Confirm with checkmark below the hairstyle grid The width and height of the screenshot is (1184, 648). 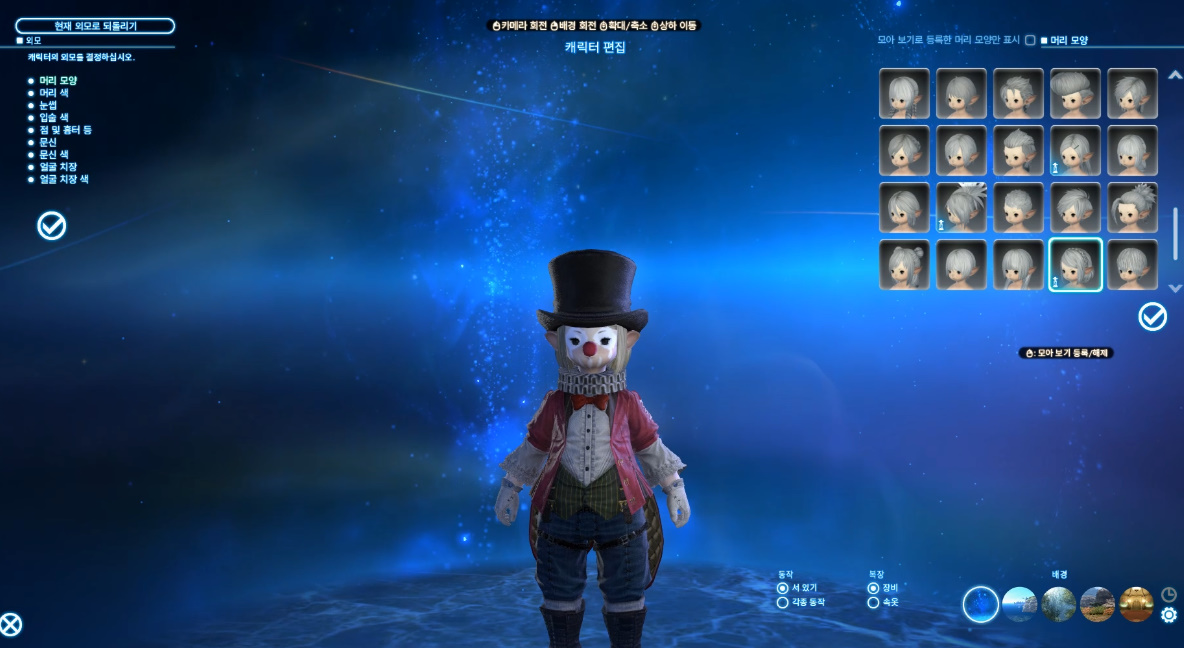[1152, 317]
